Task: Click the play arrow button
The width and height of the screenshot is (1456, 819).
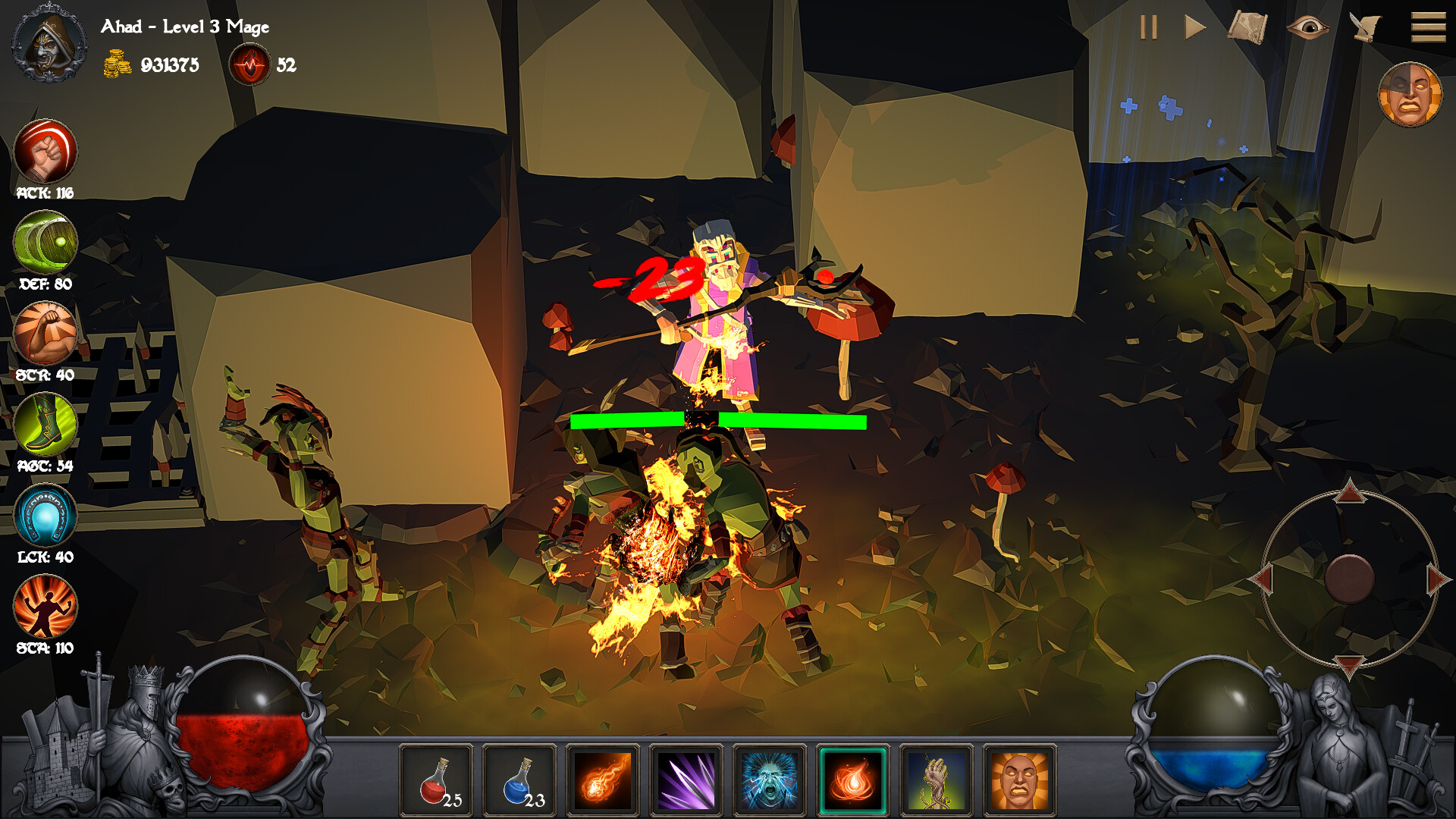Action: 1195,28
